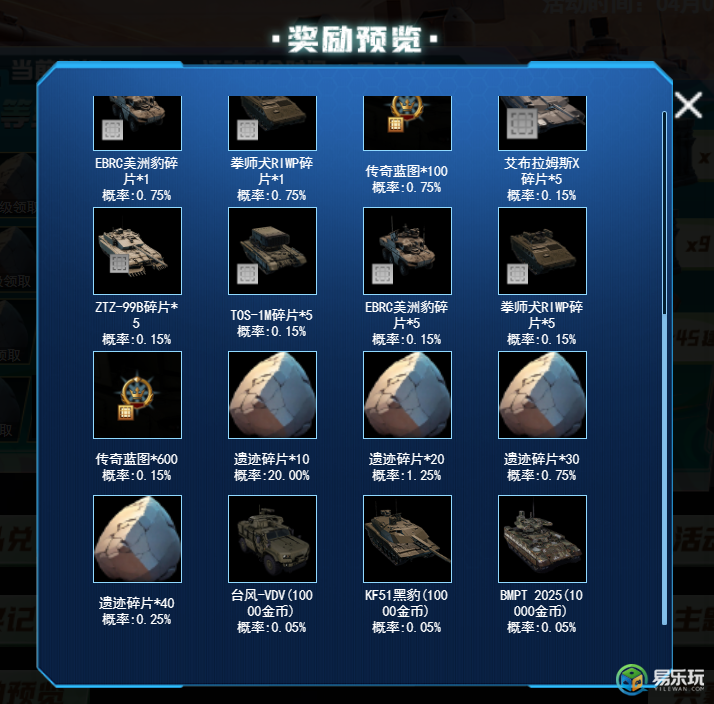
Task: Click the 遗迹碎片 x40 reward tile
Action: [137, 539]
